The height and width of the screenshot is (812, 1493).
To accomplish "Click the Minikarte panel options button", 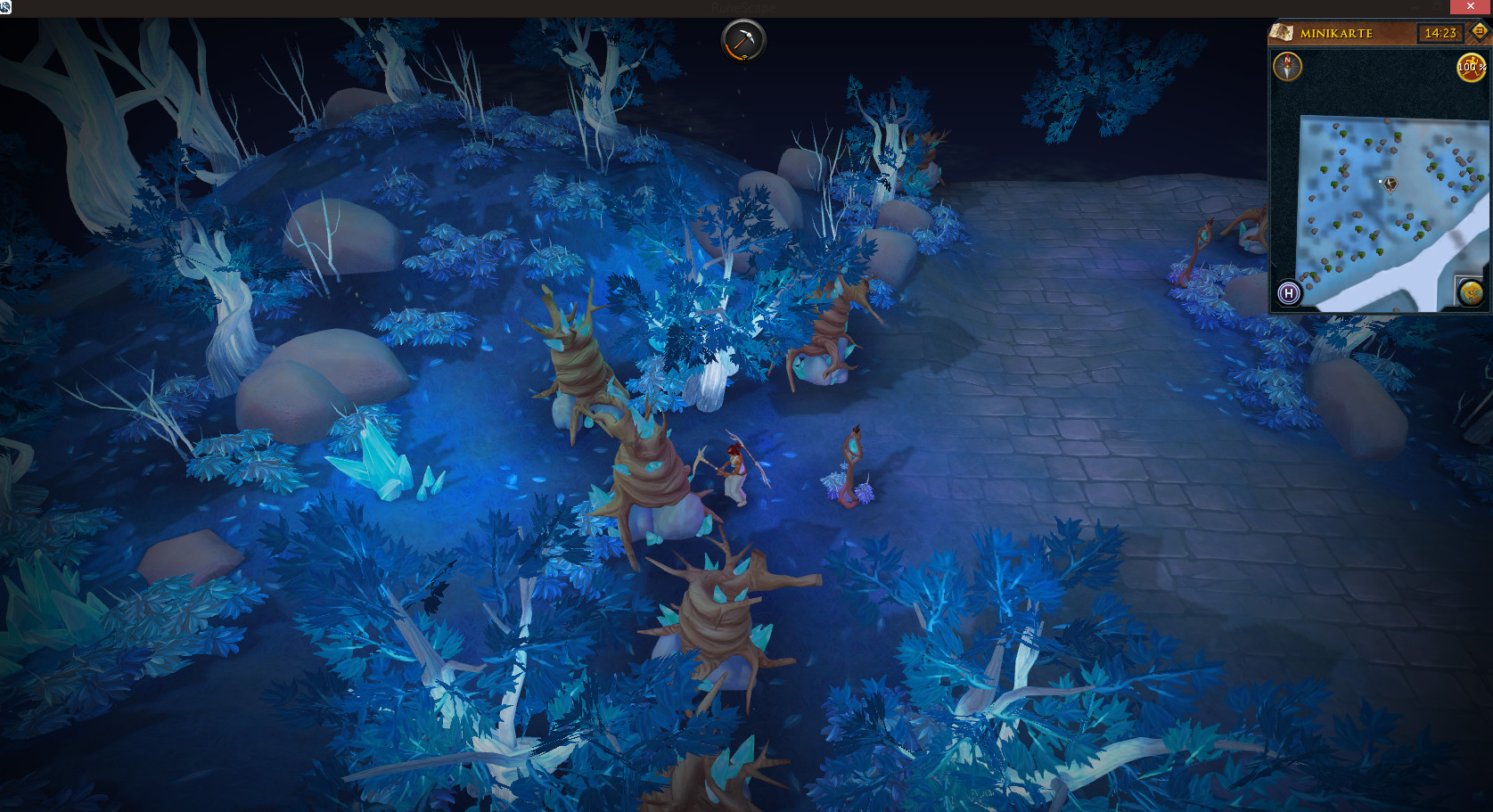I will 1479,32.
